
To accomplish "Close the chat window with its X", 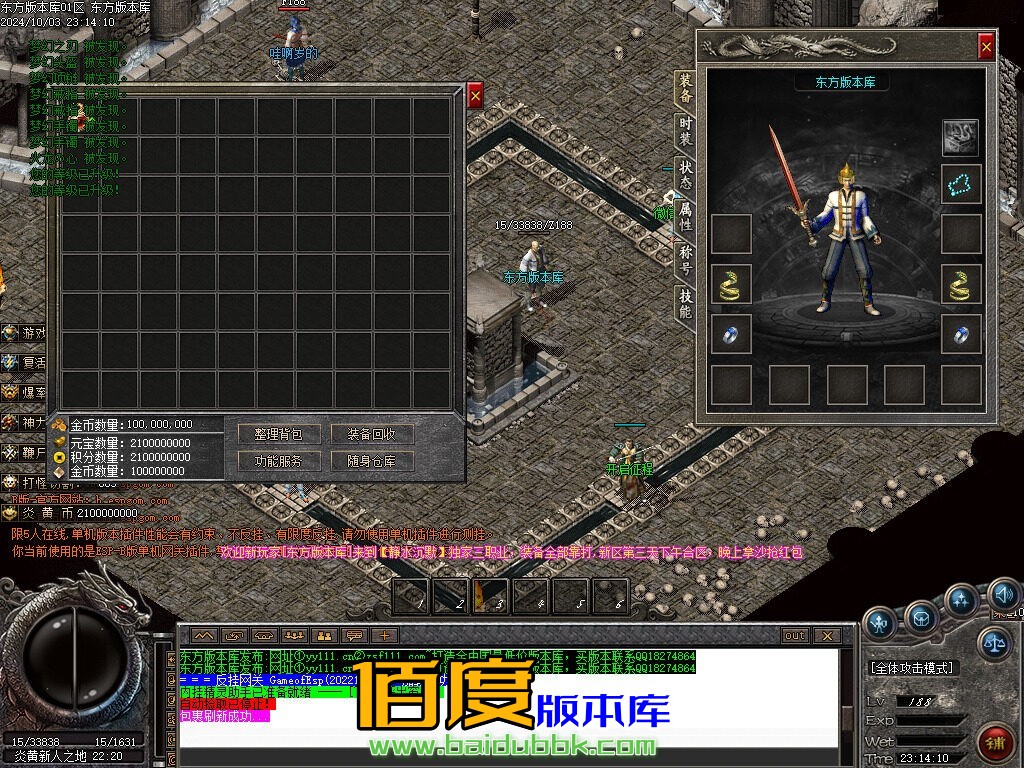I will [x=826, y=635].
